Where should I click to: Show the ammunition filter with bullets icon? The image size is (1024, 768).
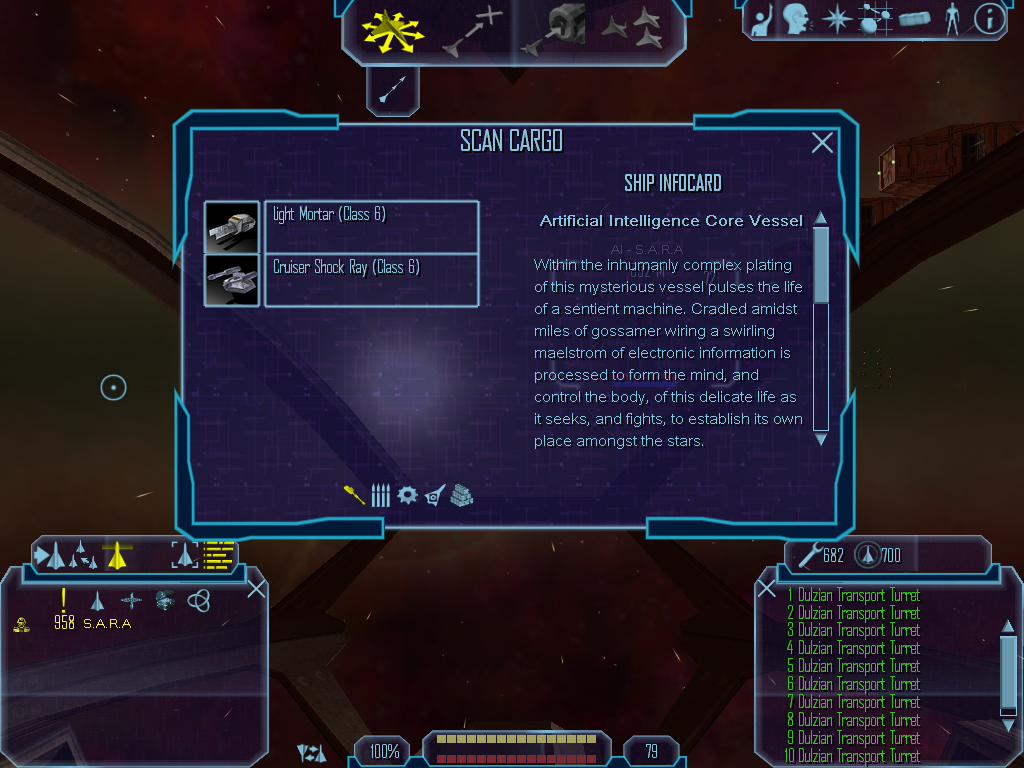[x=380, y=495]
